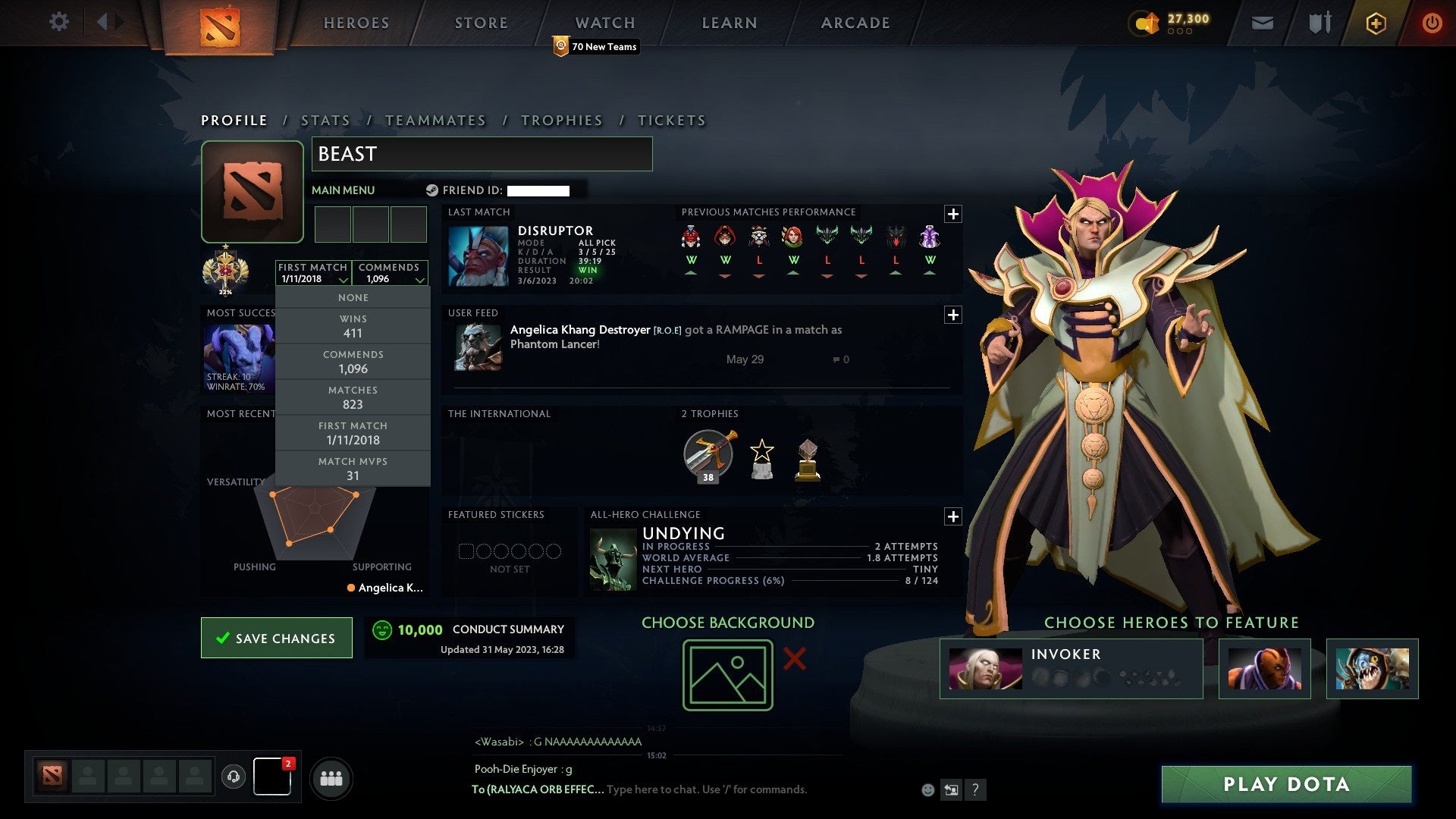Click the Dota 2 logo icon

point(221,24)
